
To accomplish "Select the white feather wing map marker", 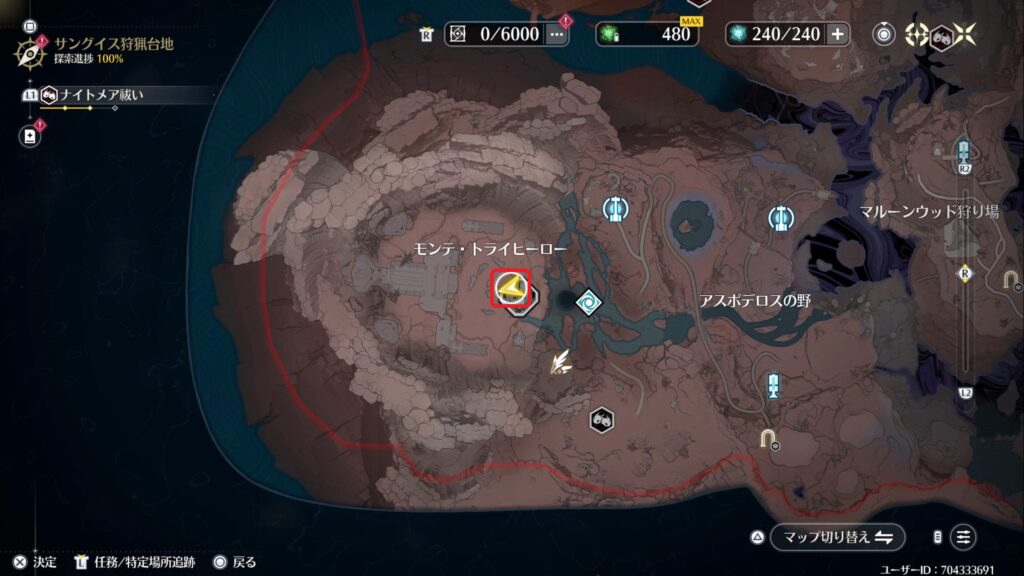I will (560, 363).
